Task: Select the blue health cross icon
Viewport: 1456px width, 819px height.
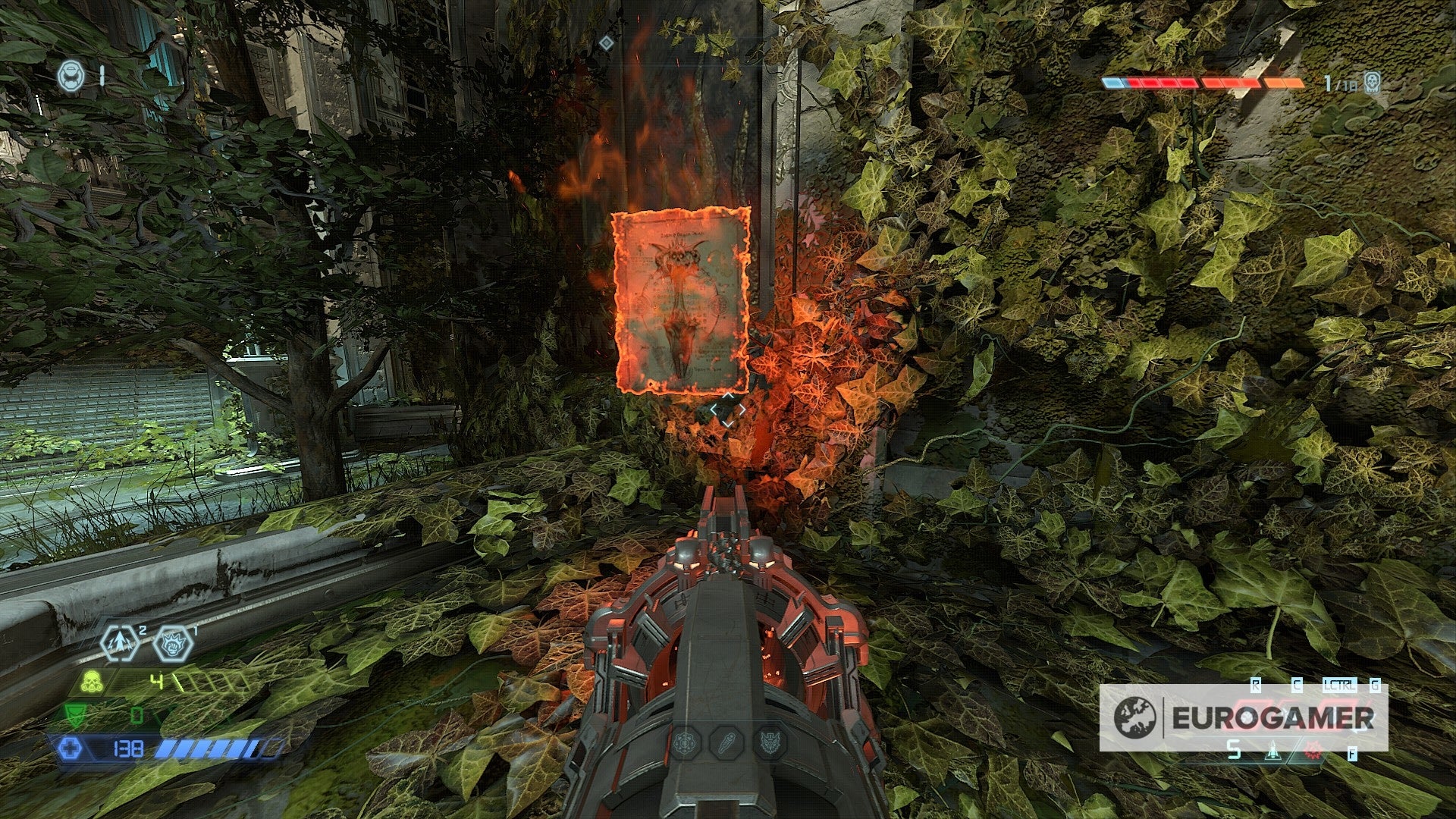Action: pyautogui.click(x=71, y=748)
